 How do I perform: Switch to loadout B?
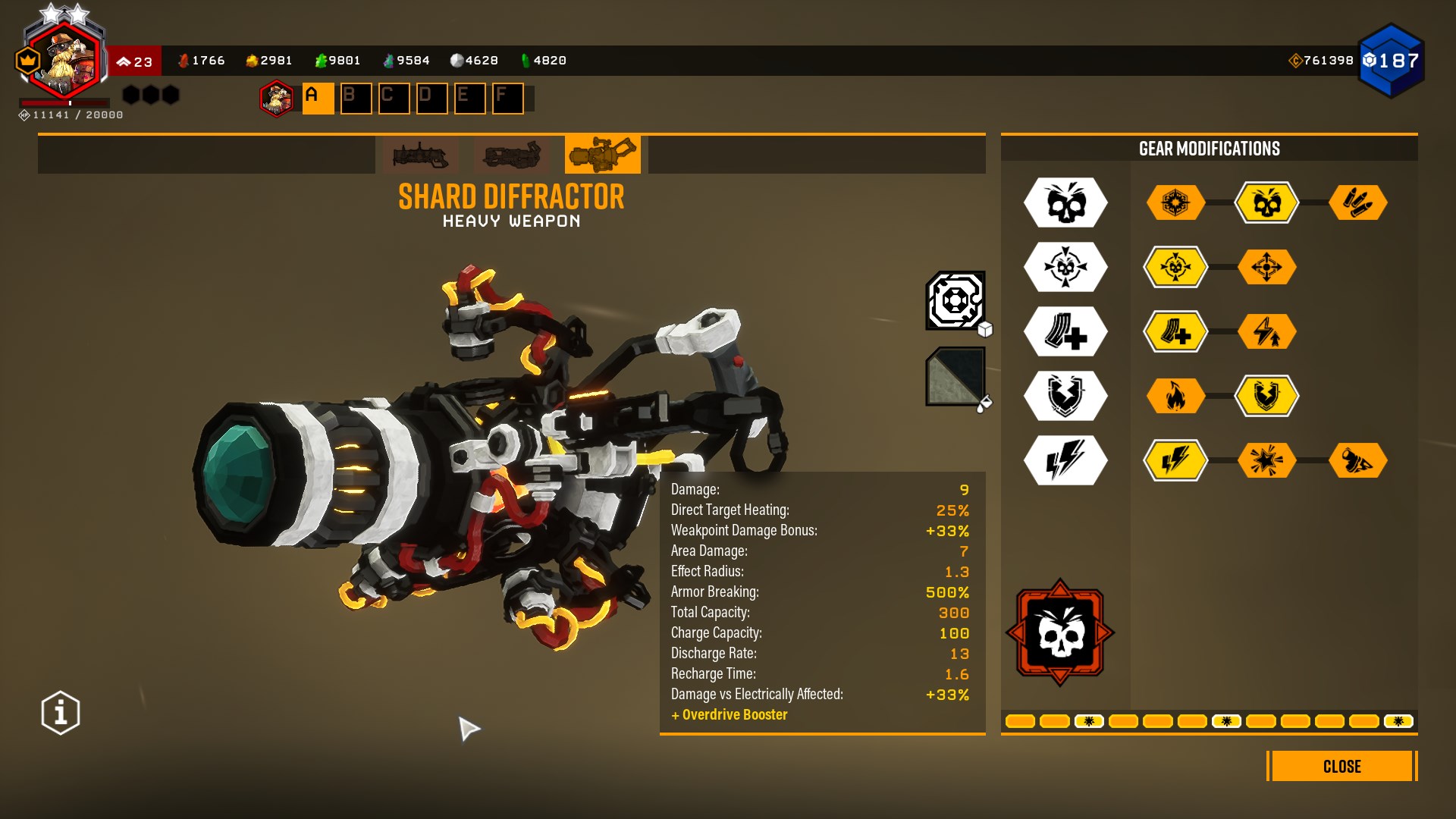click(356, 98)
